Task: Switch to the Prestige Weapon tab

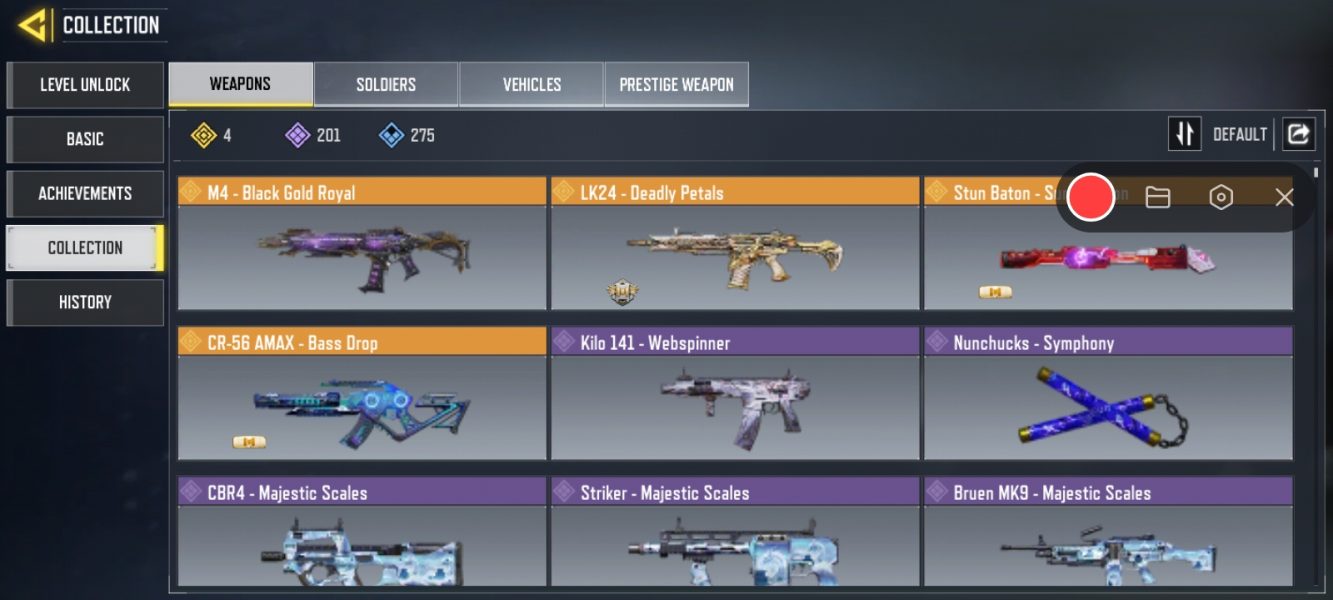Action: (676, 85)
